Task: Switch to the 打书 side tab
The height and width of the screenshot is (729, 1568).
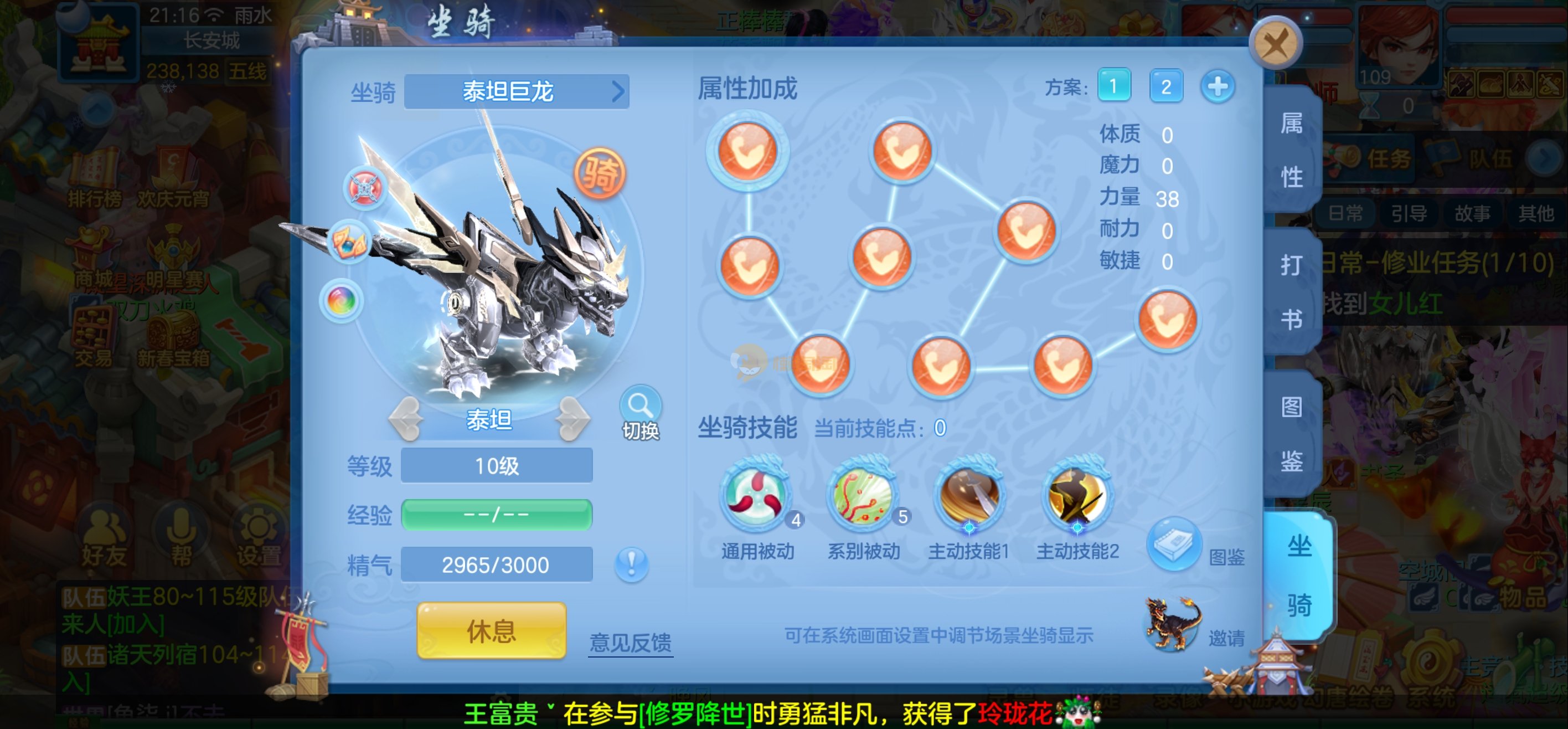Action: tap(1292, 292)
